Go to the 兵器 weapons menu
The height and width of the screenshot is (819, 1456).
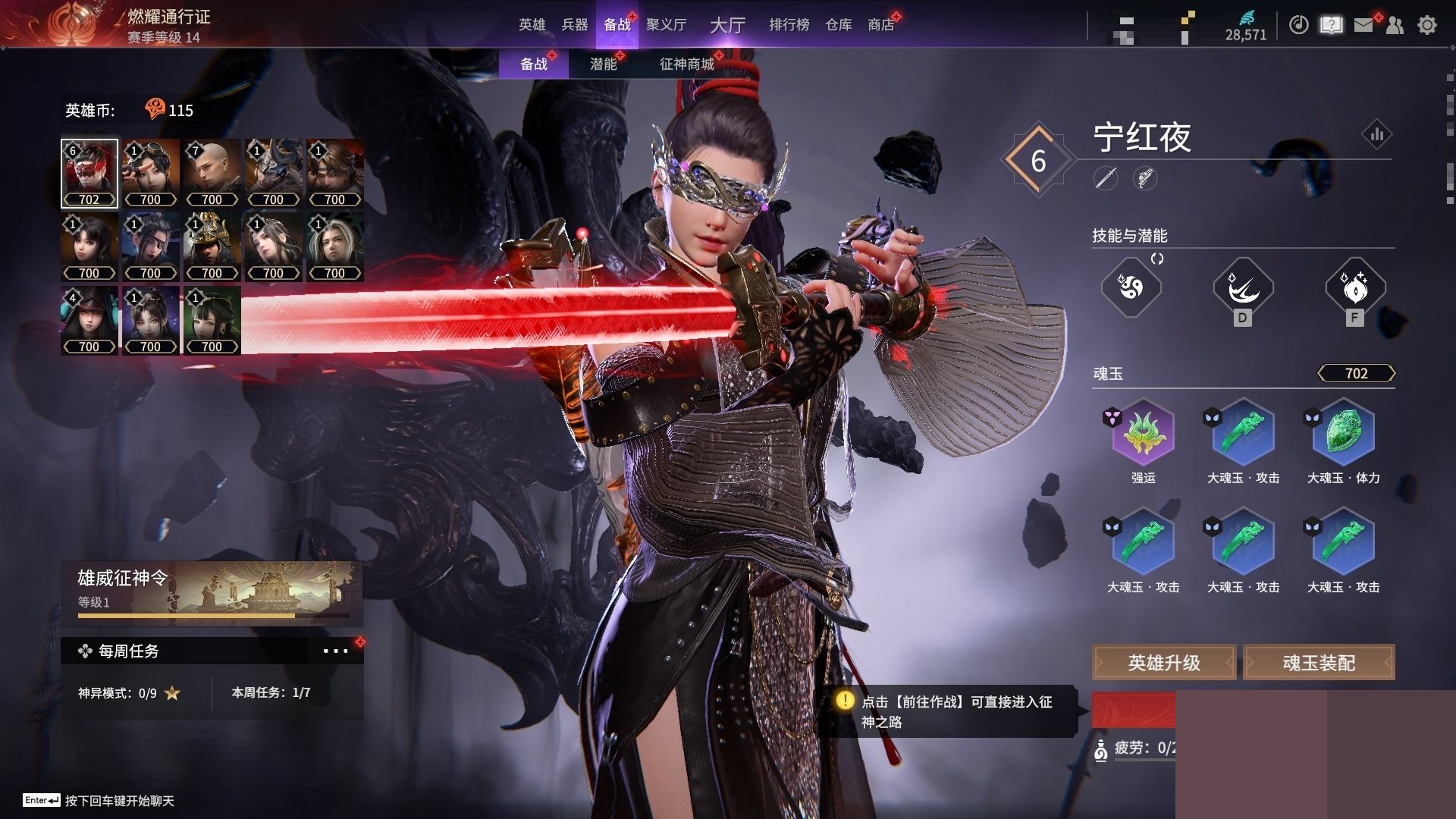tap(574, 25)
